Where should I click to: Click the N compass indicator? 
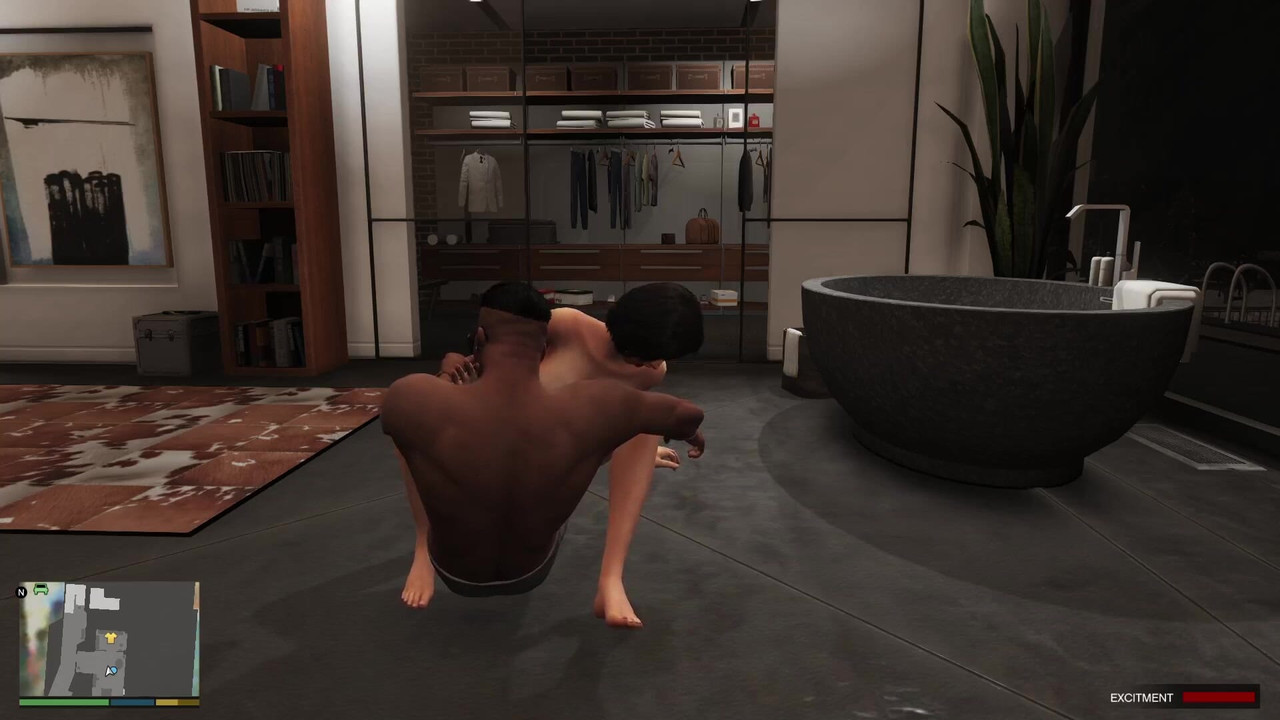21,592
